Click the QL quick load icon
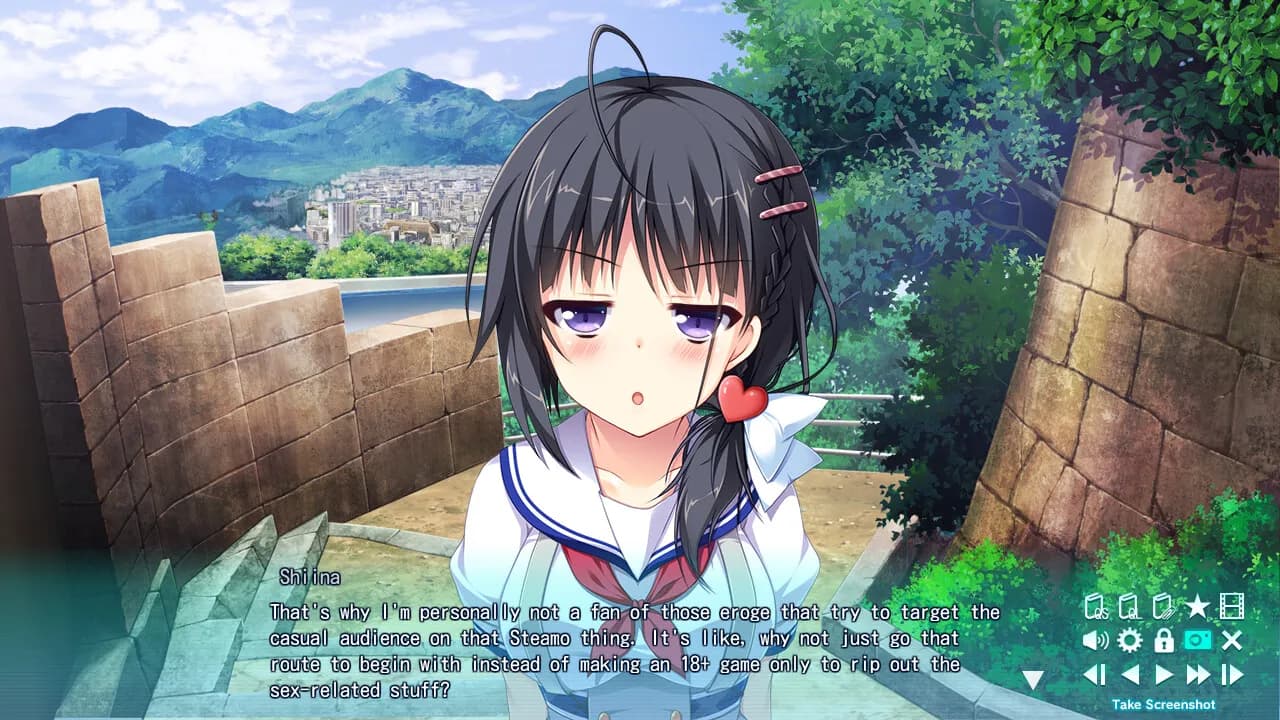1280x720 pixels. [x=1130, y=605]
